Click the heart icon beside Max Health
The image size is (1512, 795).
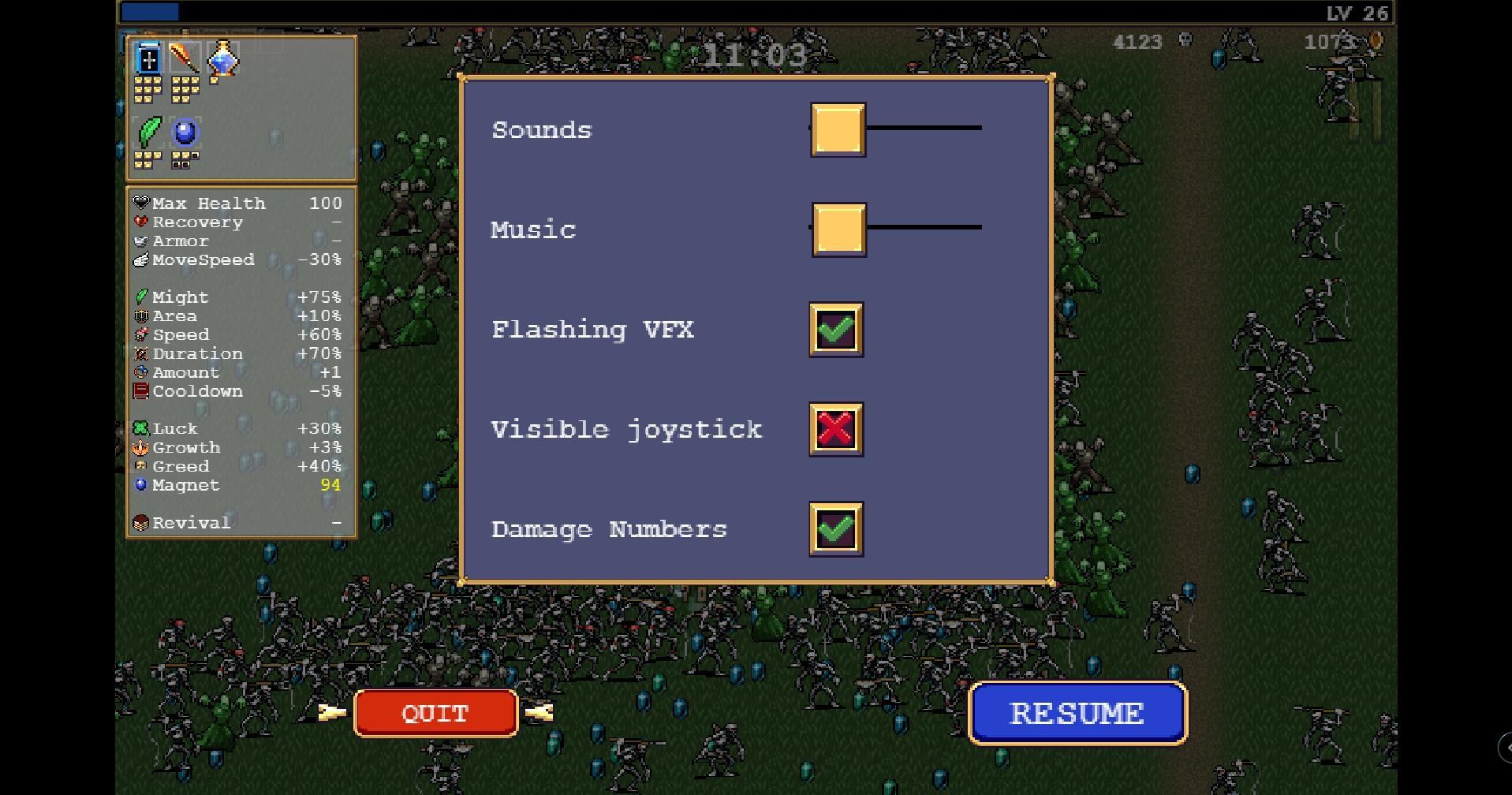pos(142,203)
